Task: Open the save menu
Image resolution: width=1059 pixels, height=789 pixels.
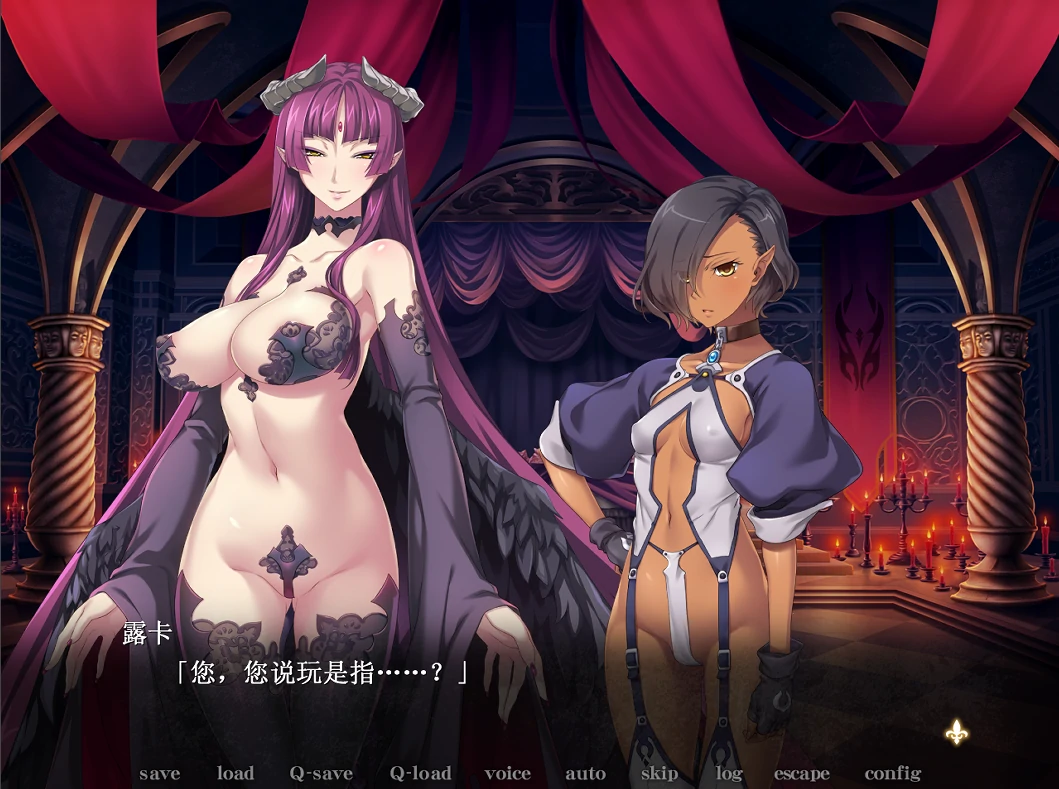Action: pos(160,774)
